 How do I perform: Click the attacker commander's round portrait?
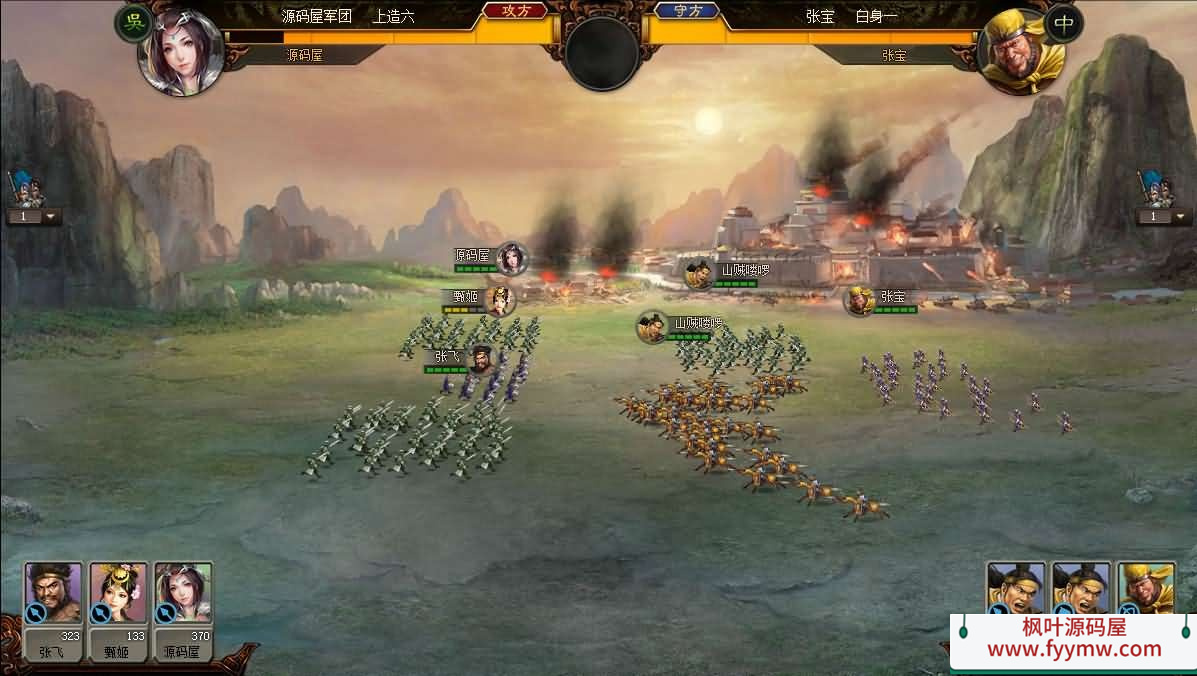(181, 51)
